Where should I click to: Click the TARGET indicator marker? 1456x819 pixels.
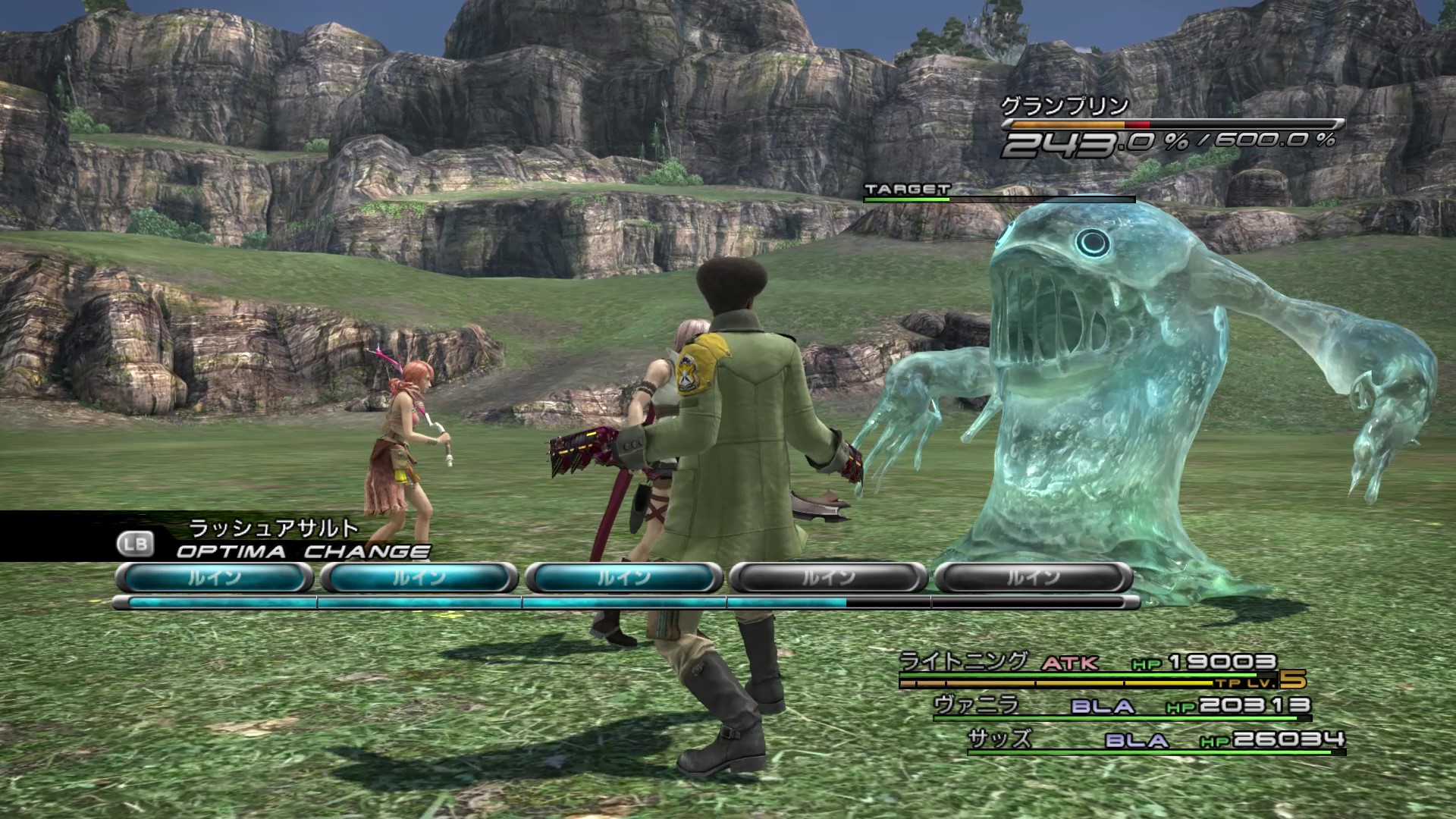[x=907, y=190]
